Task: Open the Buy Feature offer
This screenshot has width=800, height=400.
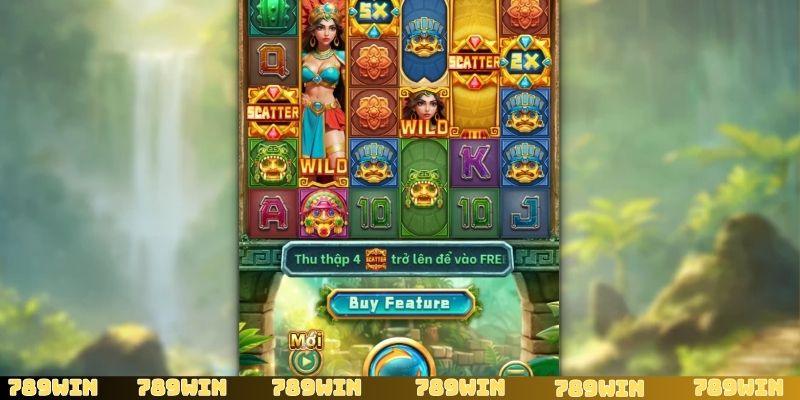Action: (x=399, y=302)
